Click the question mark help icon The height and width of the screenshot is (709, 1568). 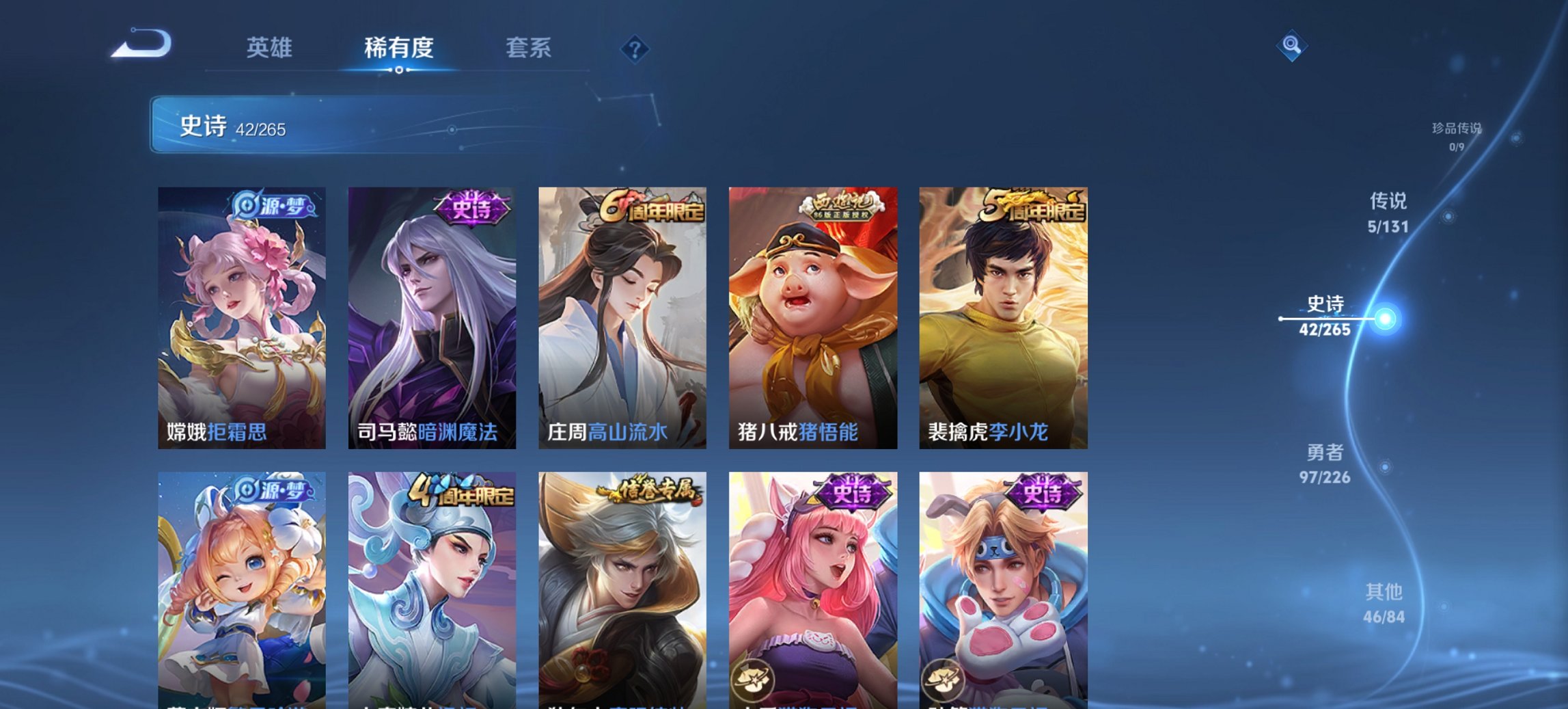(634, 49)
